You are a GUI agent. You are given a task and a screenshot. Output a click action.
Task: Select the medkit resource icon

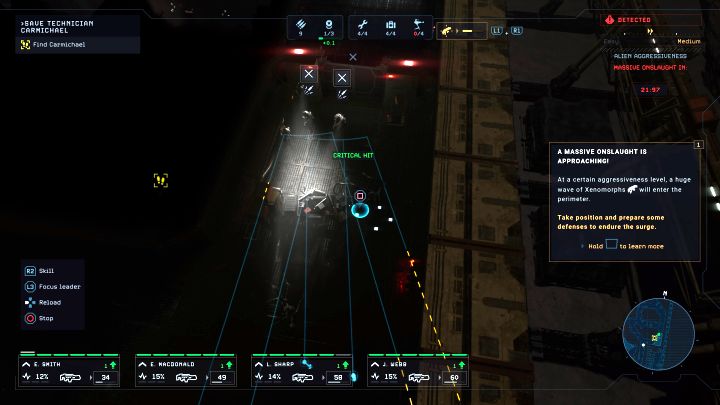tap(391, 23)
